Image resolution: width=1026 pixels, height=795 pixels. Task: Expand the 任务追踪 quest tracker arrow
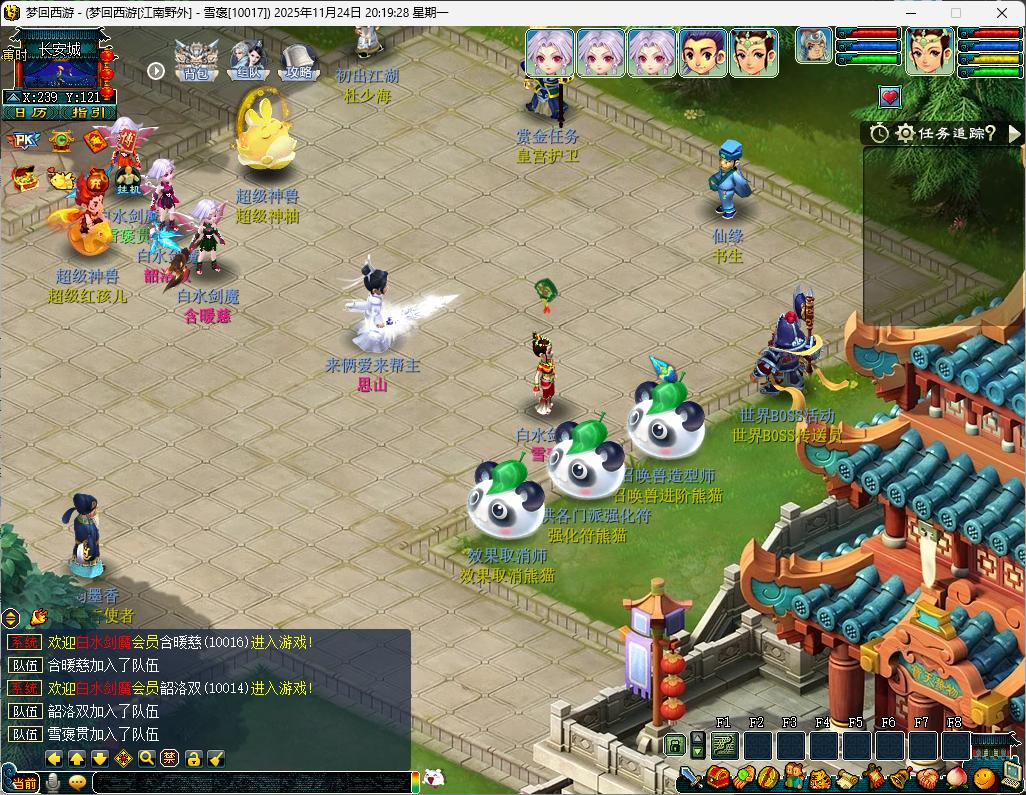click(1015, 133)
